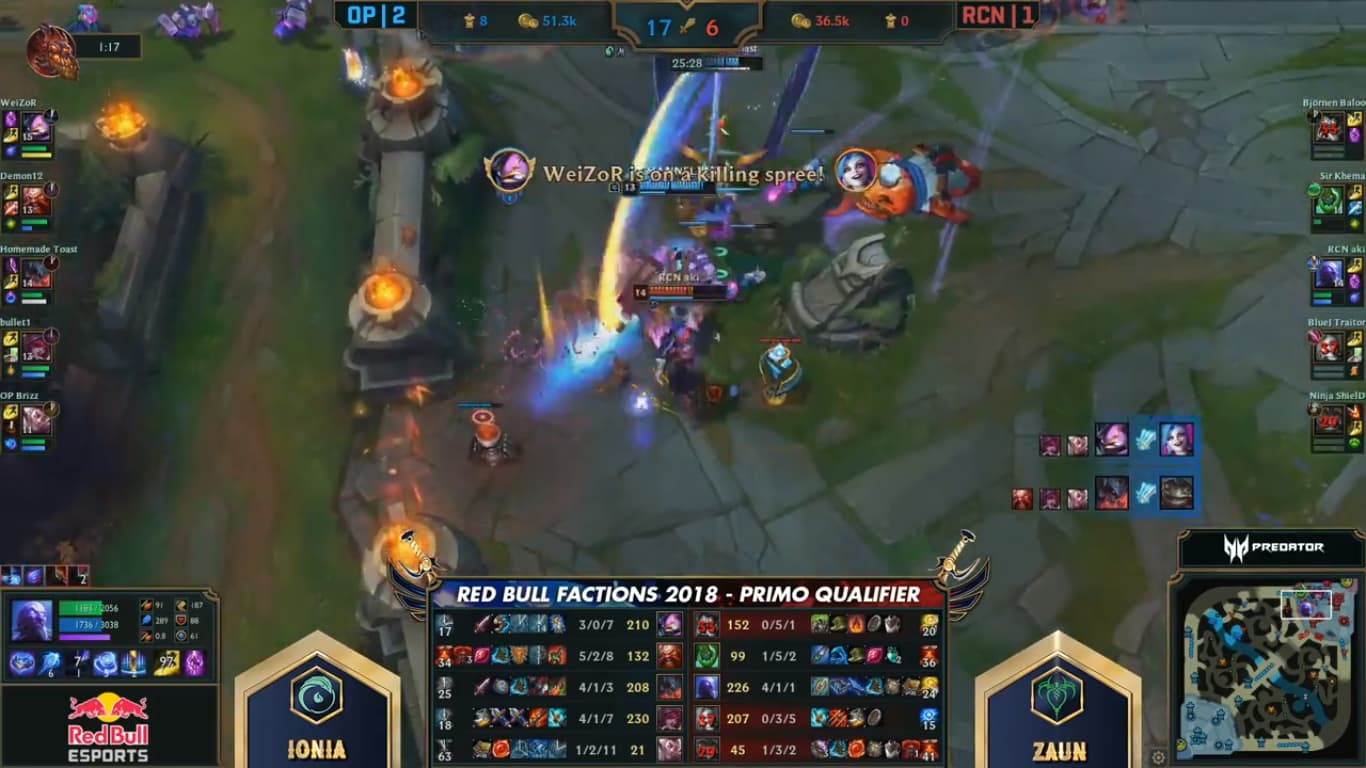Screen dimensions: 1366x768
Task: Click Björnen Baloo's portrait on the right sidebar
Action: pos(1329,128)
